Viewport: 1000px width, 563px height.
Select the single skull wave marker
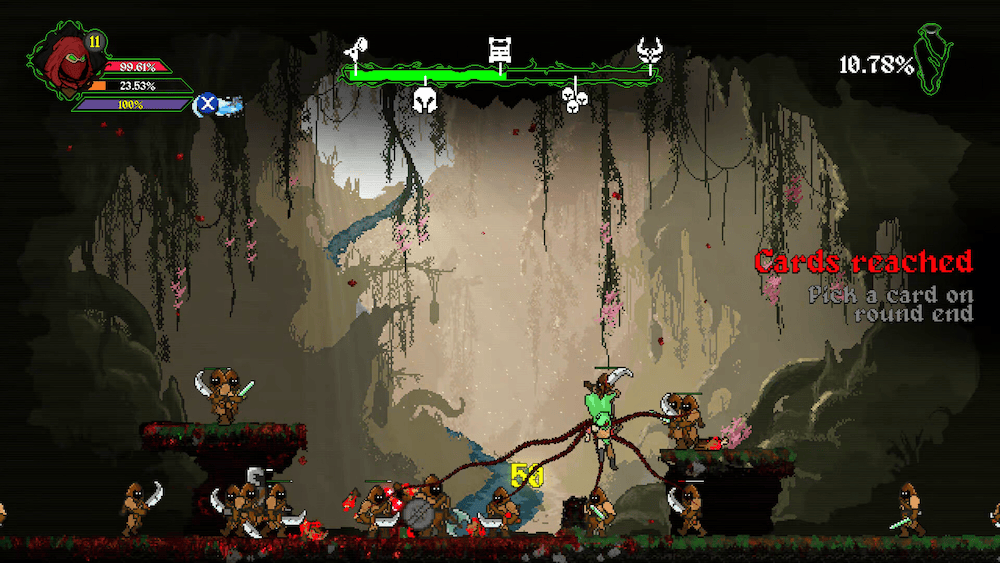[x=426, y=99]
